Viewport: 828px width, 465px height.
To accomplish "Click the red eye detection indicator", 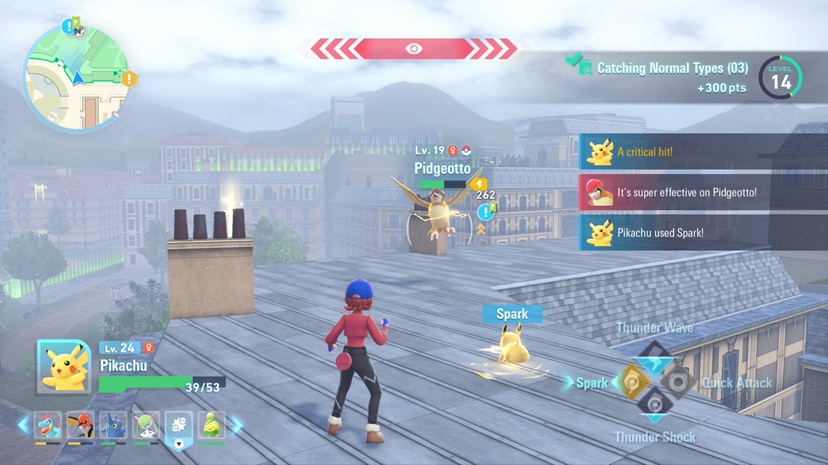I will (413, 49).
